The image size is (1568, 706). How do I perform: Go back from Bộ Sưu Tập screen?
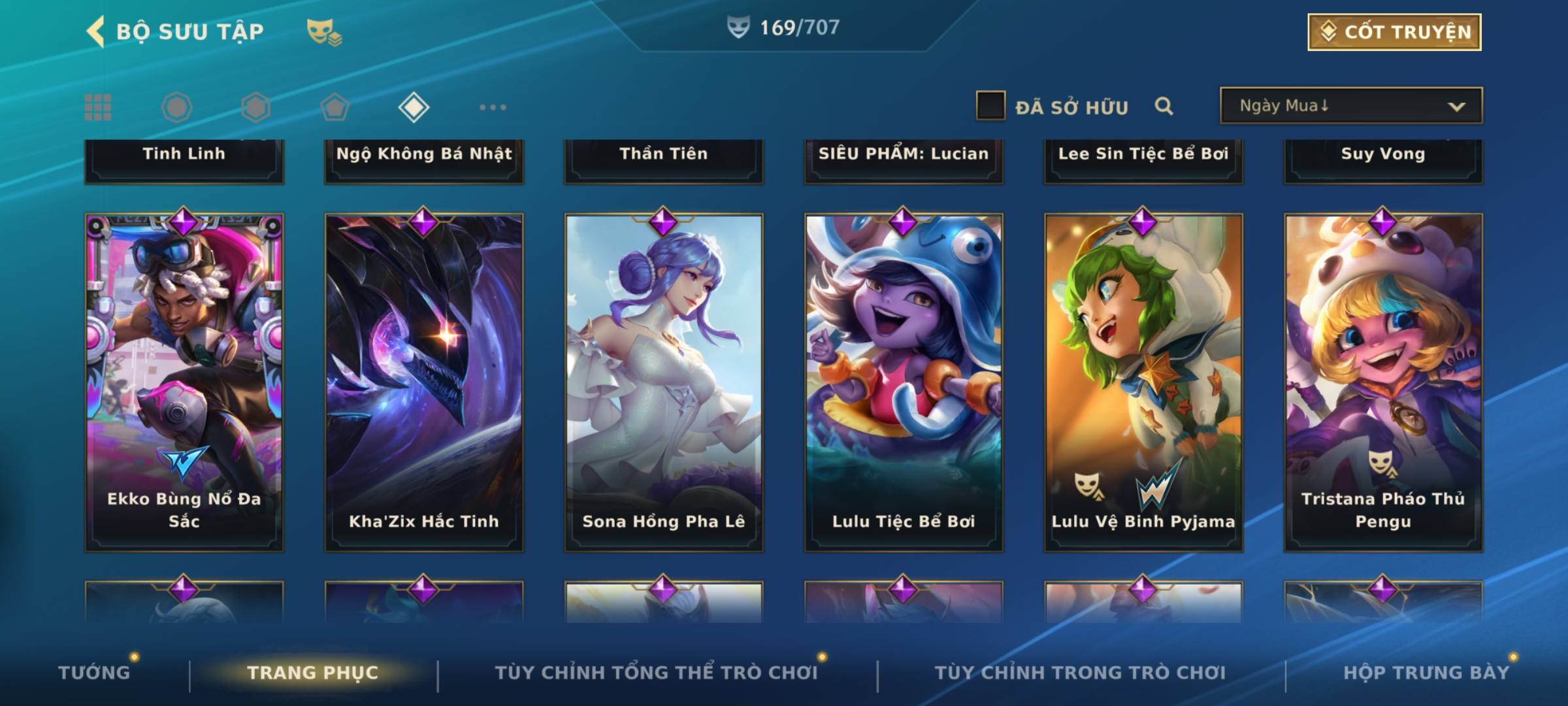point(96,31)
